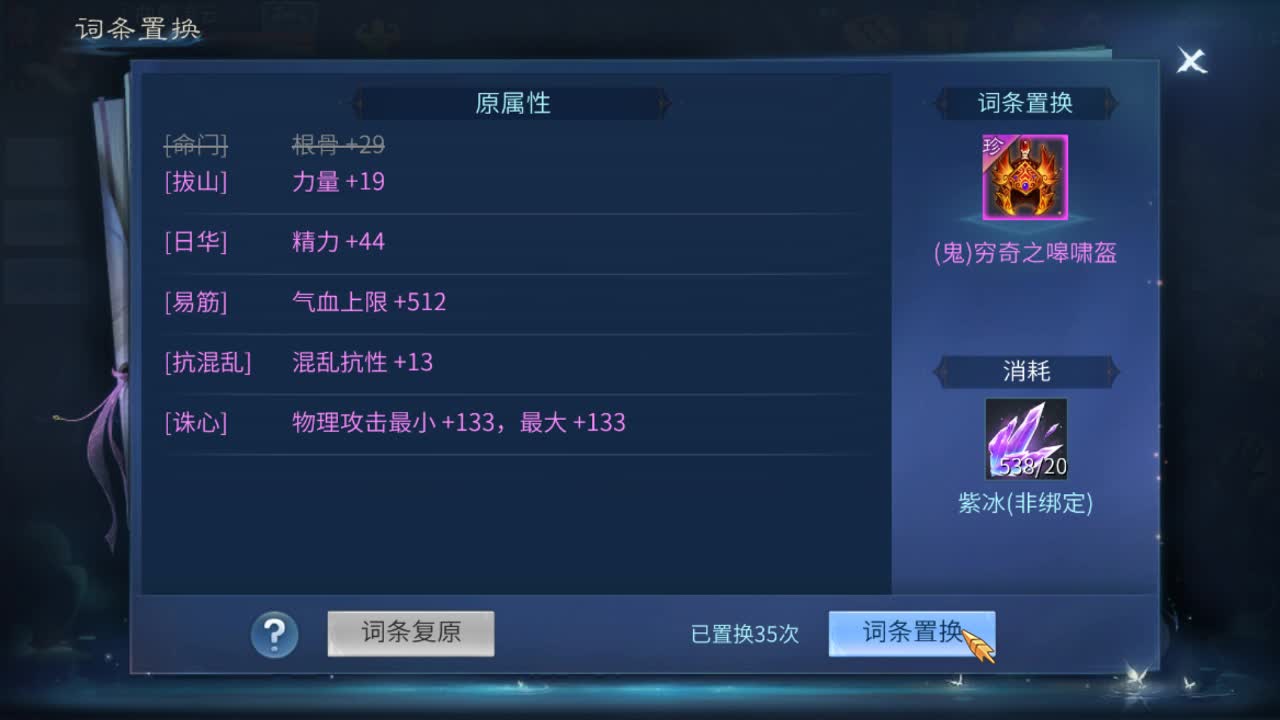The width and height of the screenshot is (1280, 720).
Task: Click the (鬼)穷奇之嗥啸盔 helmet item icon
Action: (1027, 178)
